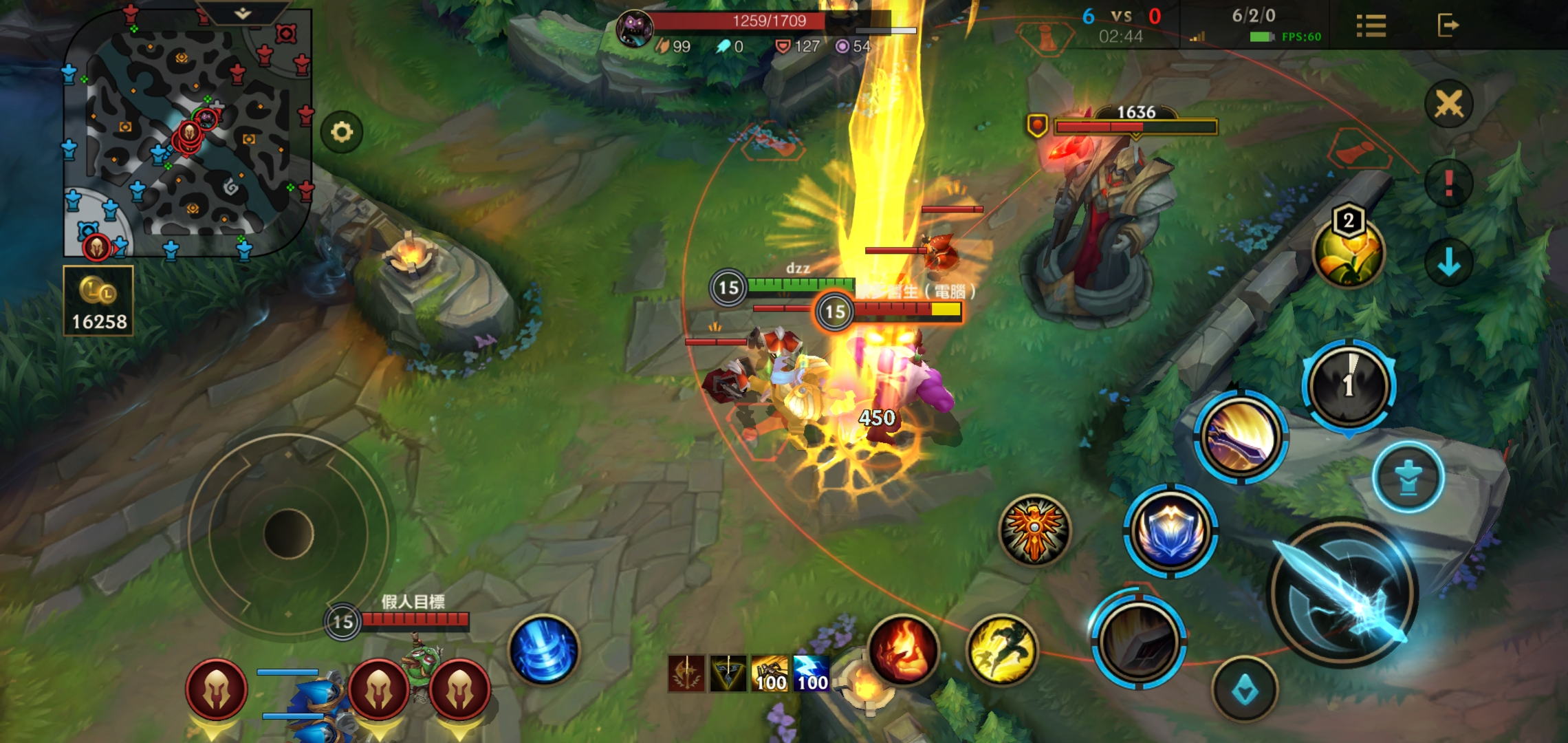Send a crossed-swords attack ping
This screenshot has height=743, width=1568.
1448,105
